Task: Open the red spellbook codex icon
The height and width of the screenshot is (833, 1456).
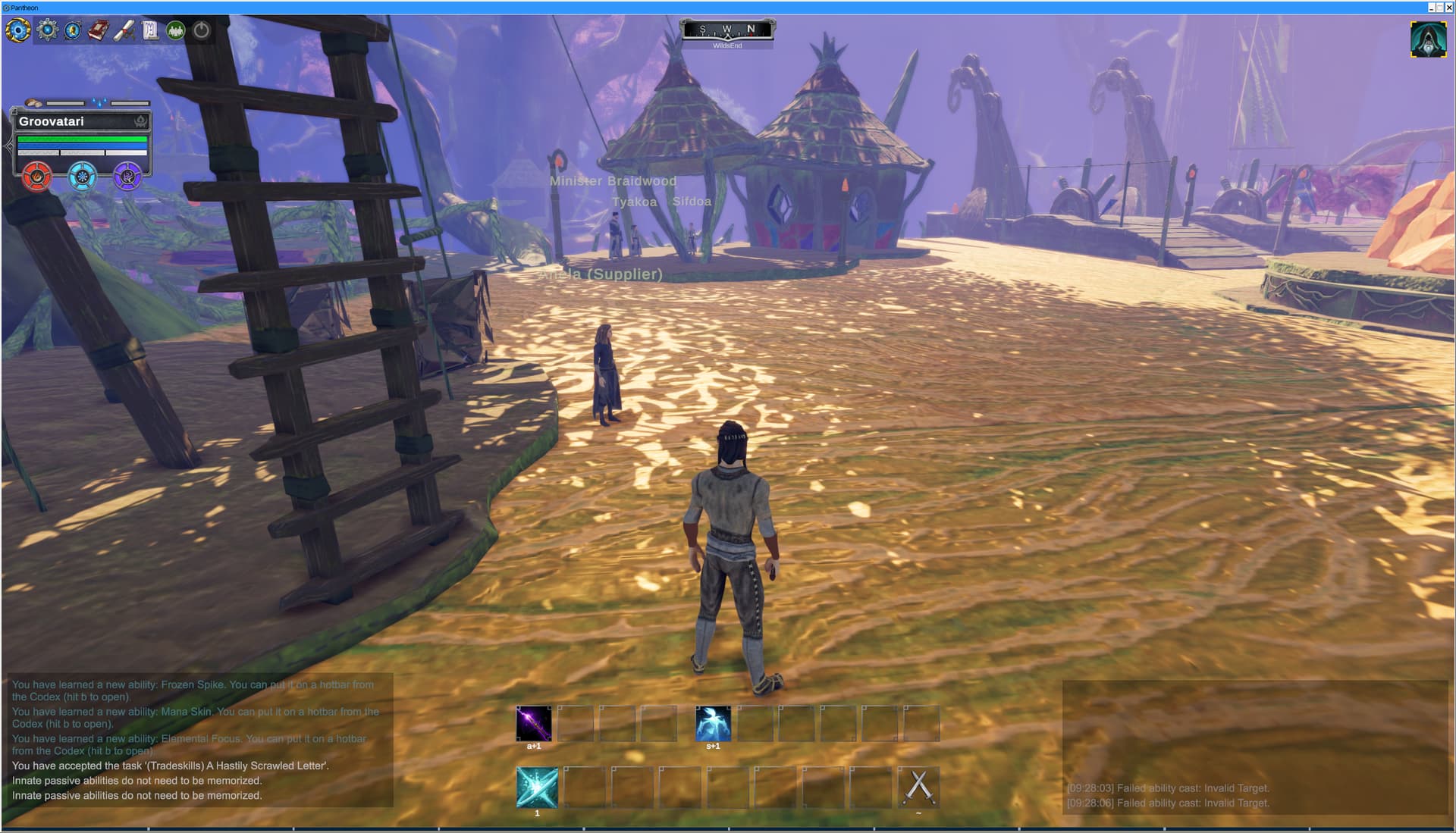Action: point(99,30)
